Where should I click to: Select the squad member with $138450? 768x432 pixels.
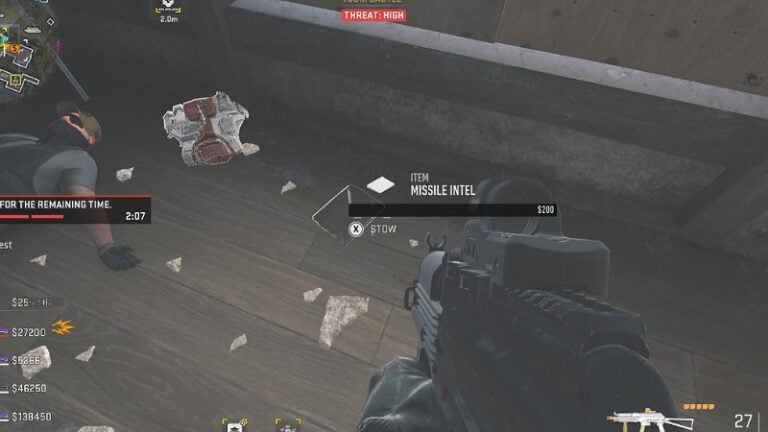click(x=30, y=416)
